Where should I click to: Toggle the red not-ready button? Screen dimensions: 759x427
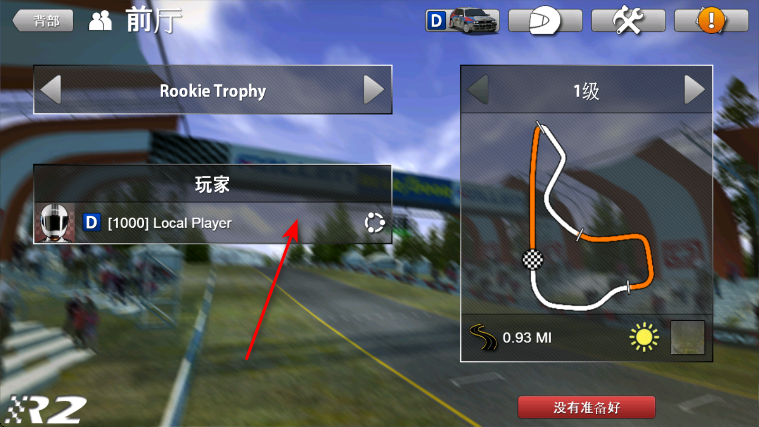587,407
